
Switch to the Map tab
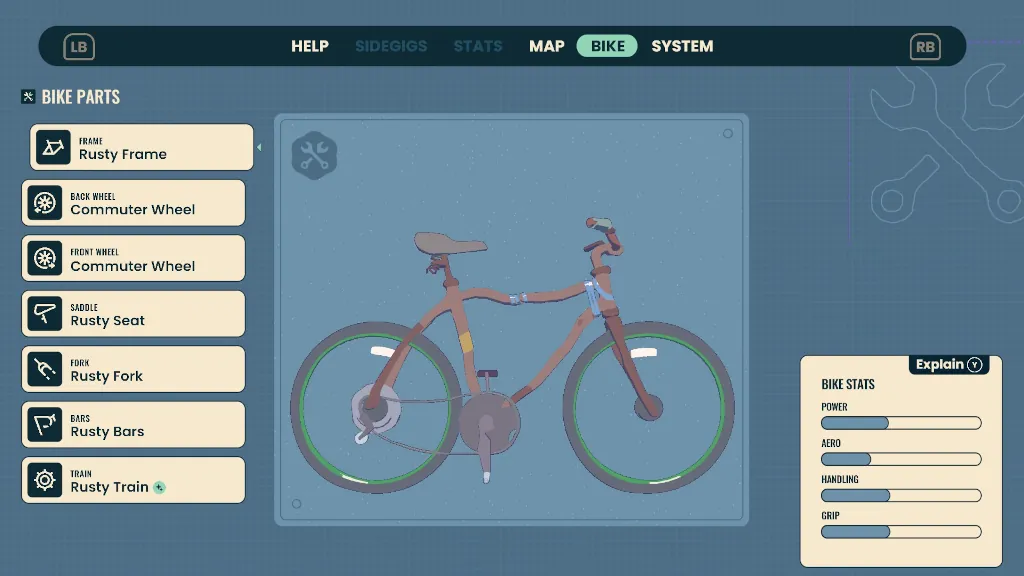[547, 46]
